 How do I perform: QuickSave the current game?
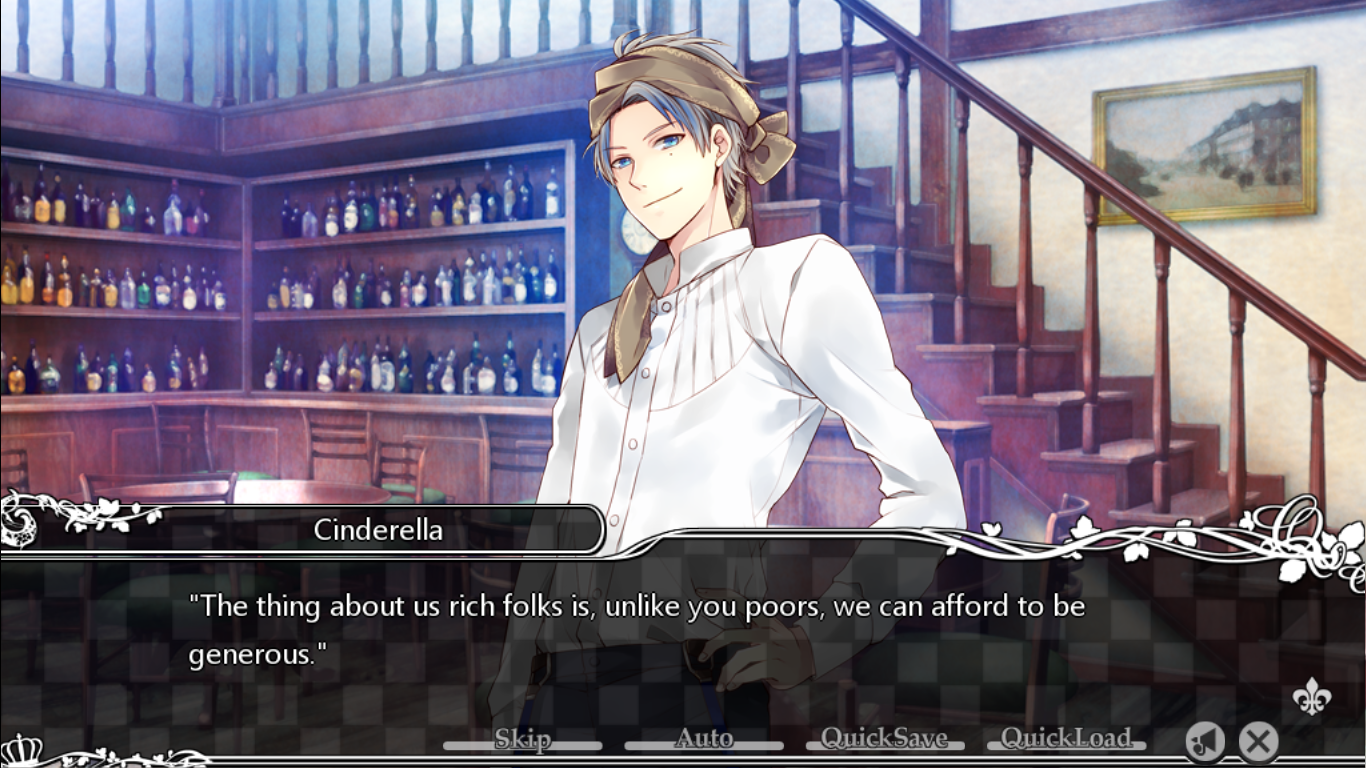884,740
